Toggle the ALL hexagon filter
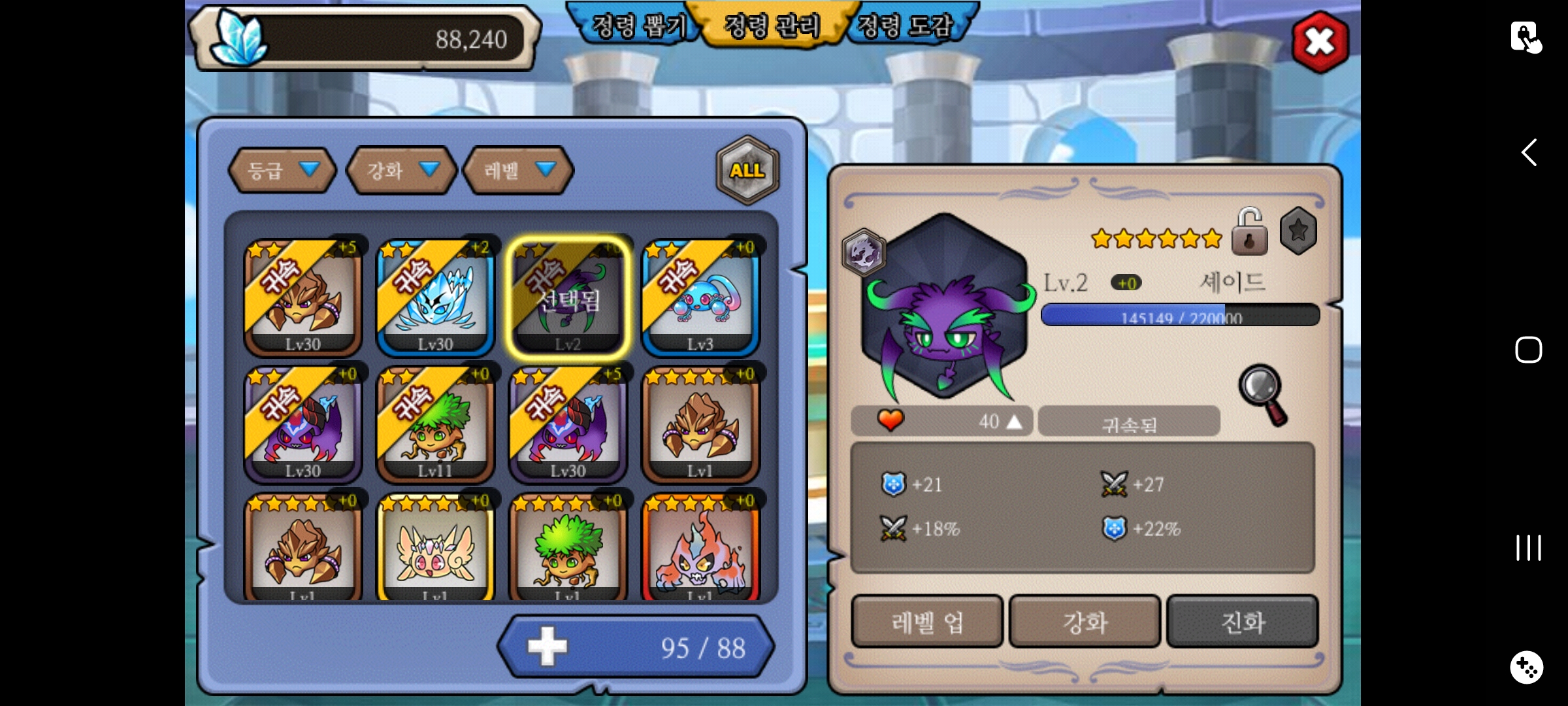1568x706 pixels. [747, 171]
